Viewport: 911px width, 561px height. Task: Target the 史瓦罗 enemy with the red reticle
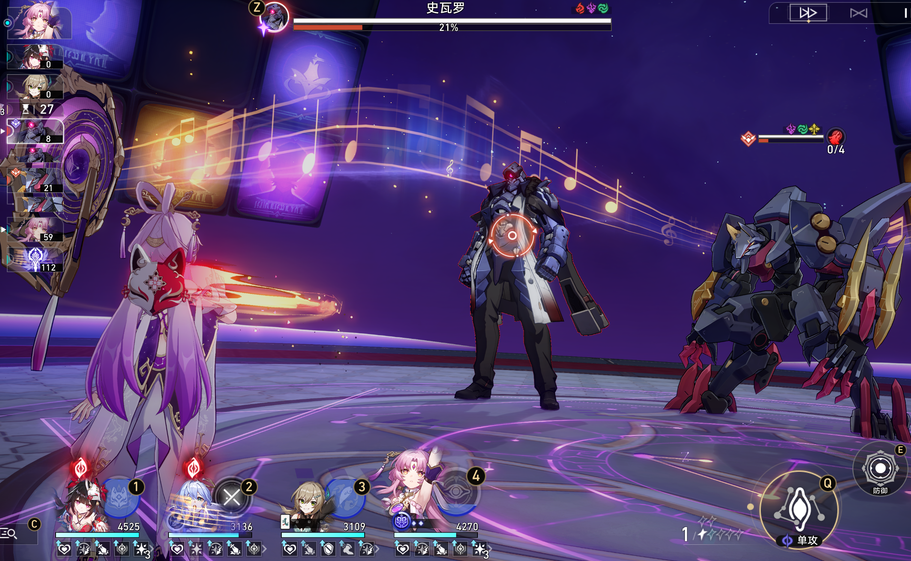pyautogui.click(x=511, y=236)
